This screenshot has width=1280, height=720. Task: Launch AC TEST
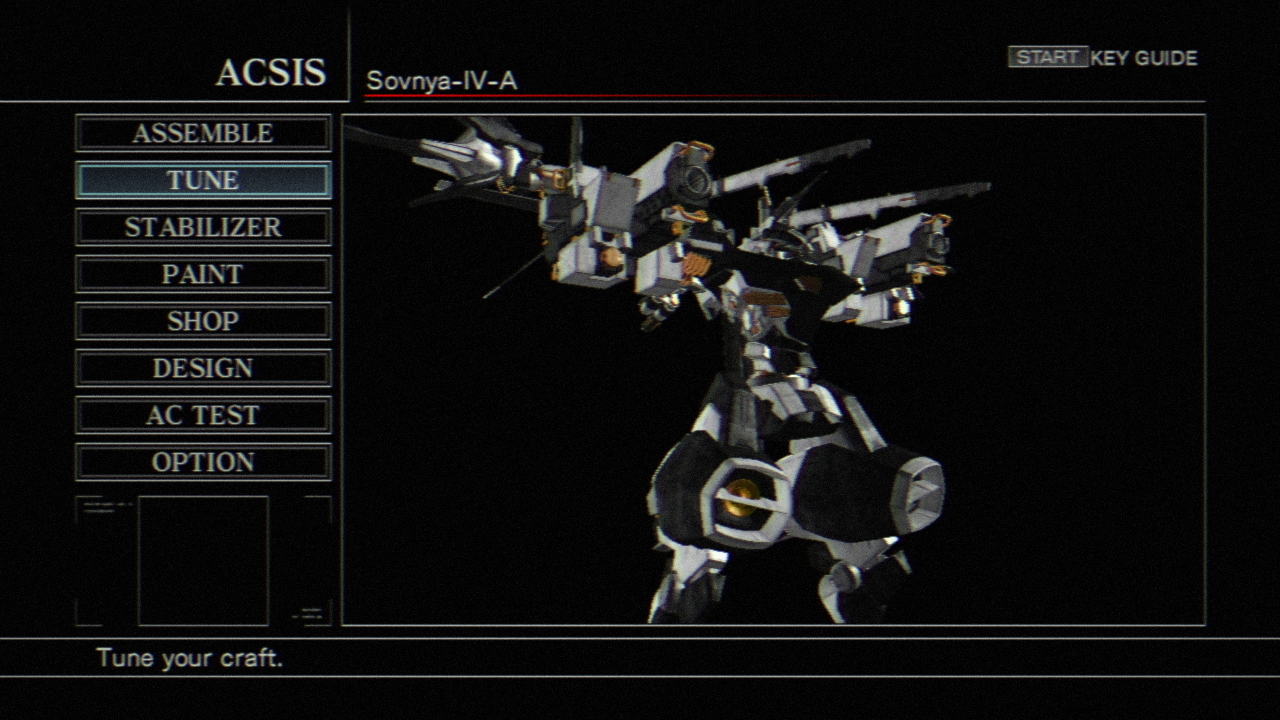coord(203,415)
